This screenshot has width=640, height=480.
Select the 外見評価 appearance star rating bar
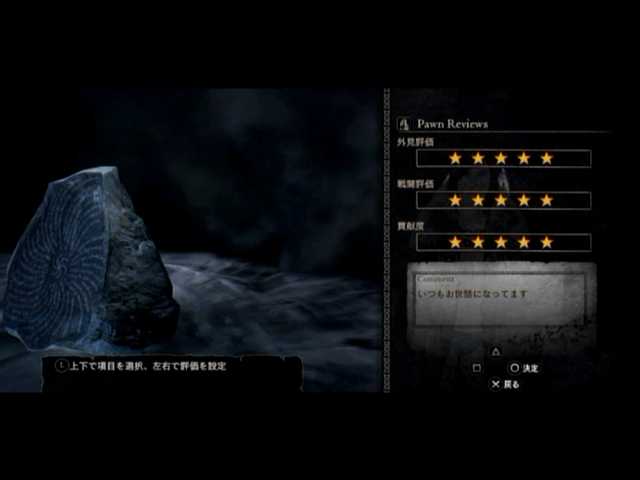tap(502, 158)
